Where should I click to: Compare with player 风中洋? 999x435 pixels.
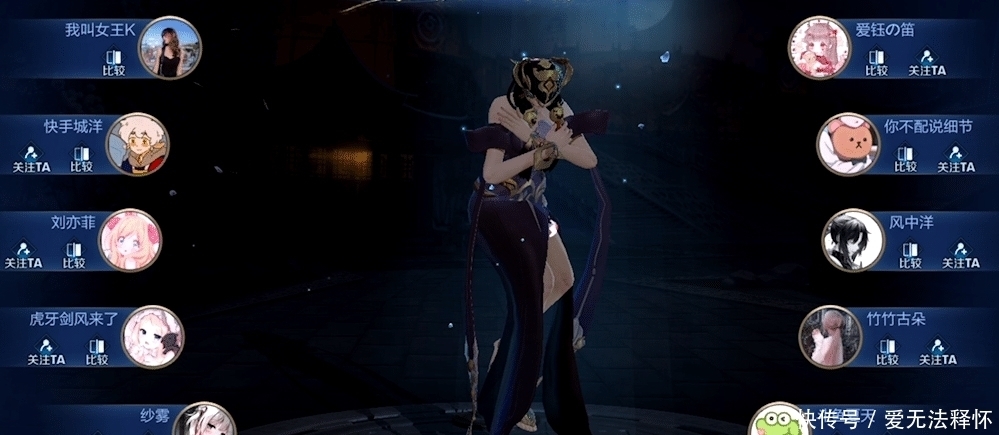click(x=909, y=255)
